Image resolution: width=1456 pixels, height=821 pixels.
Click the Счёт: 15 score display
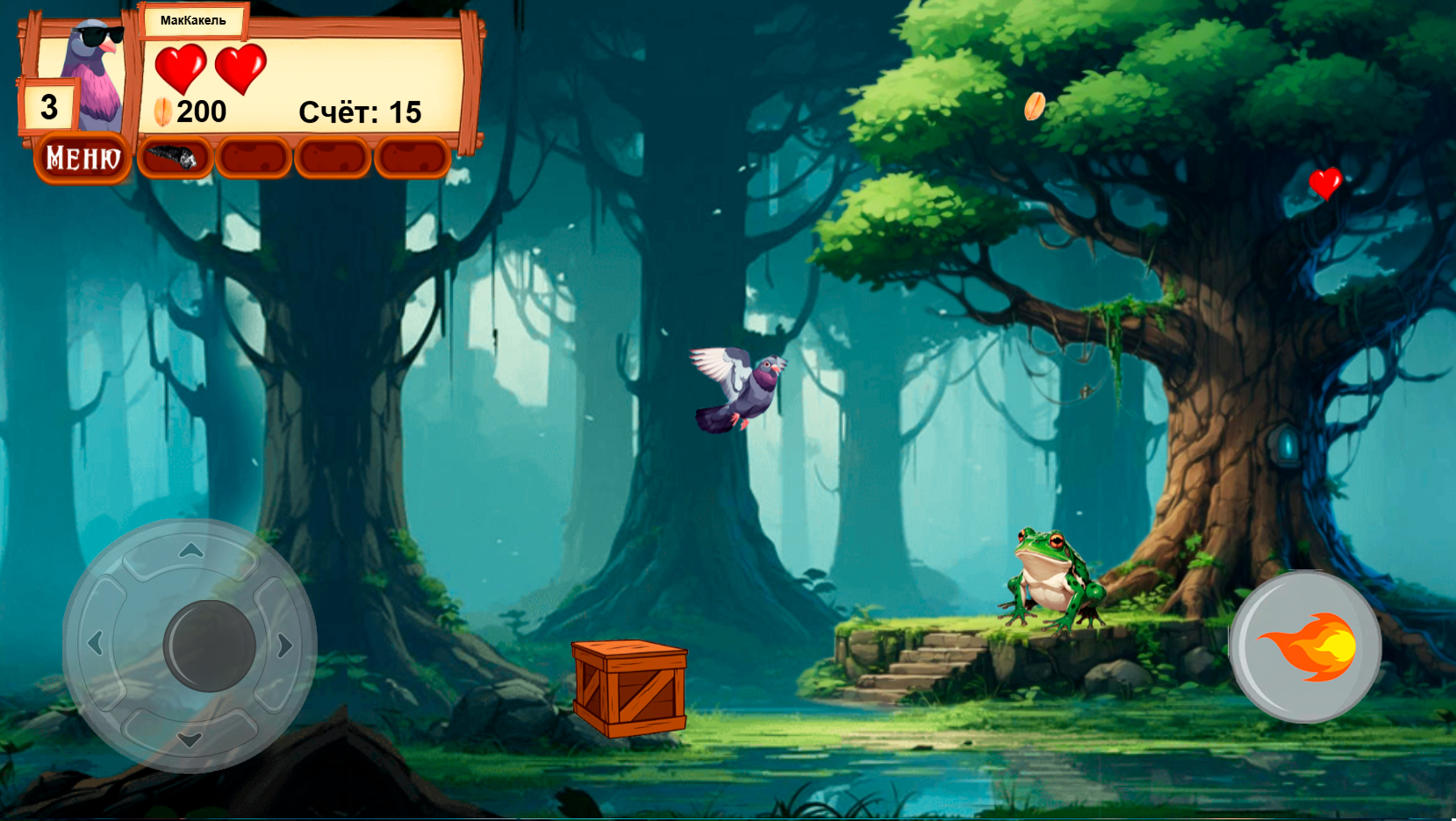pyautogui.click(x=361, y=111)
